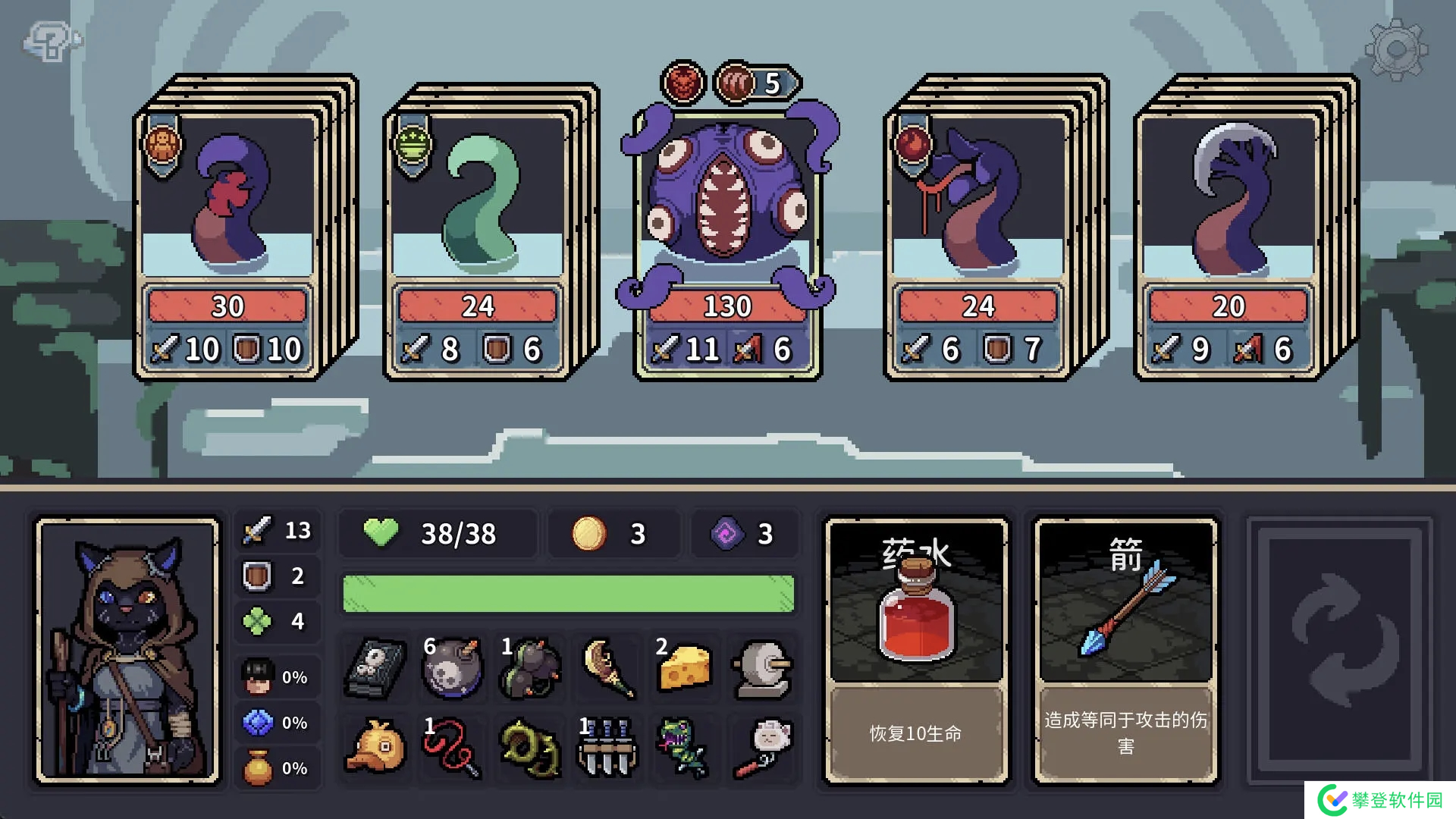1456x819 pixels.
Task: Play the potion card (药水)
Action: (916, 651)
